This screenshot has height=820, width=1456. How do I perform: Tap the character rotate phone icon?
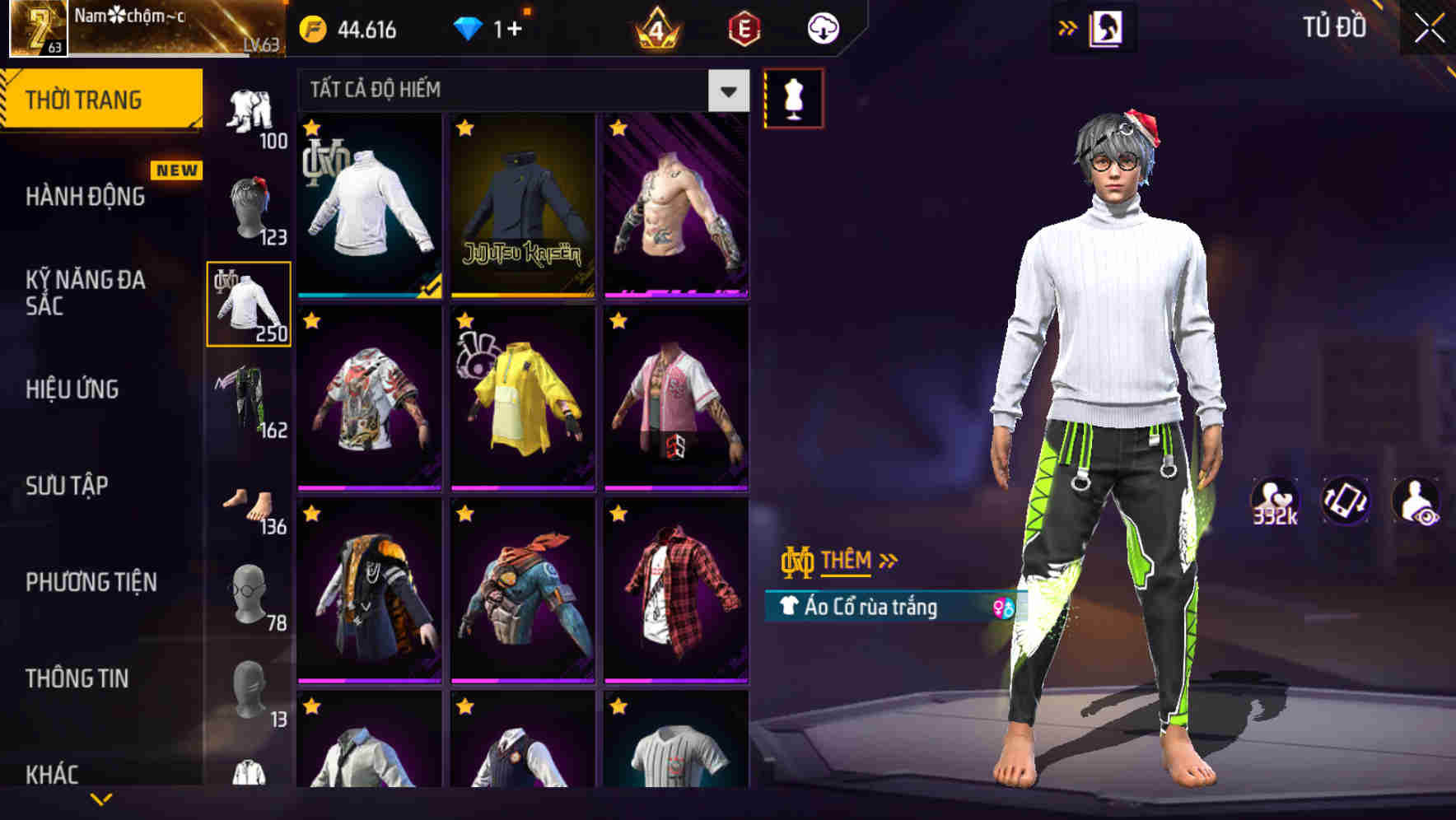[x=1344, y=501]
